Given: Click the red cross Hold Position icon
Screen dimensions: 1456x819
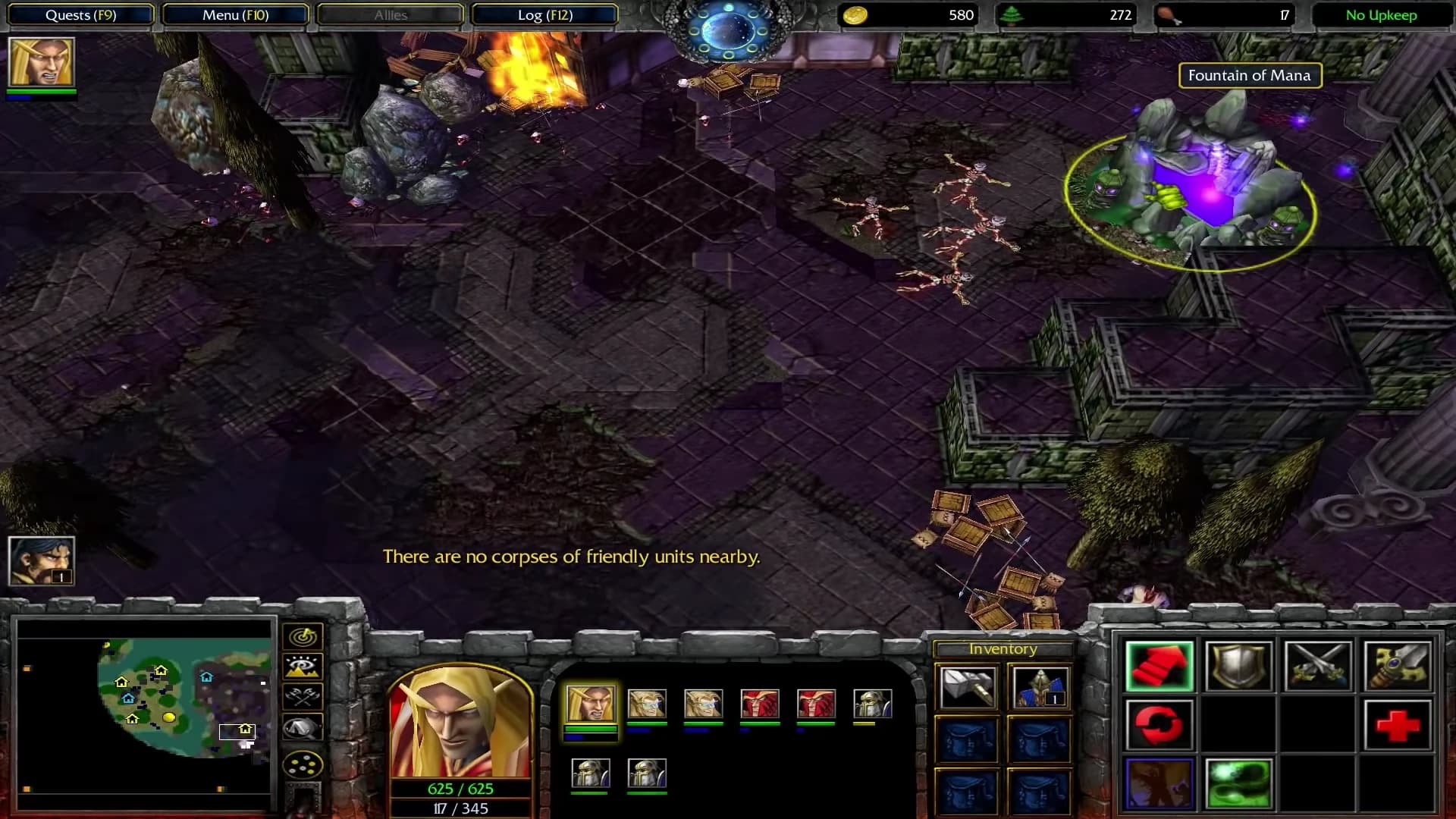Looking at the screenshot, I should point(1398,724).
